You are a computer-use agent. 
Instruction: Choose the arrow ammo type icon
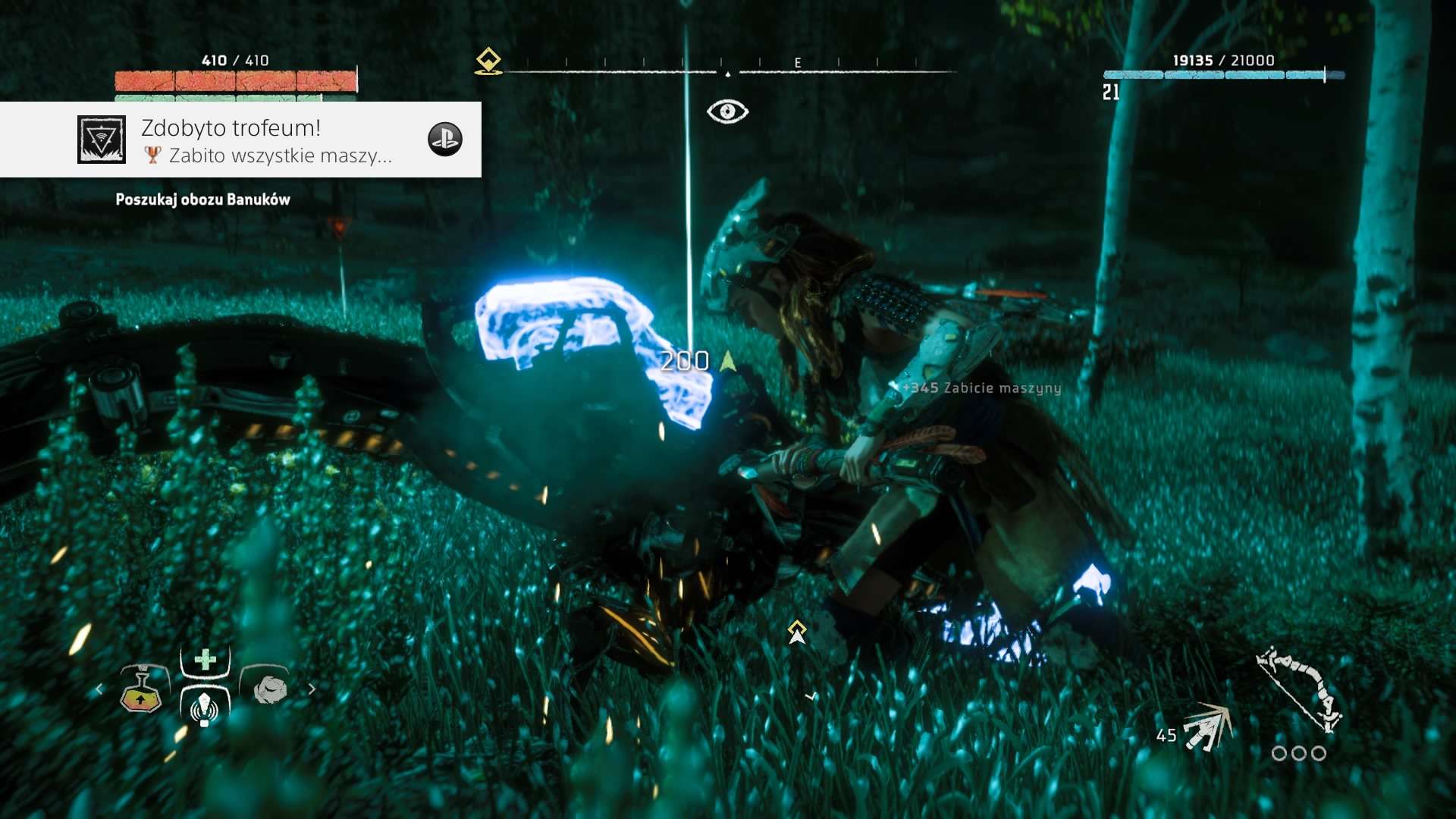coord(1209,726)
